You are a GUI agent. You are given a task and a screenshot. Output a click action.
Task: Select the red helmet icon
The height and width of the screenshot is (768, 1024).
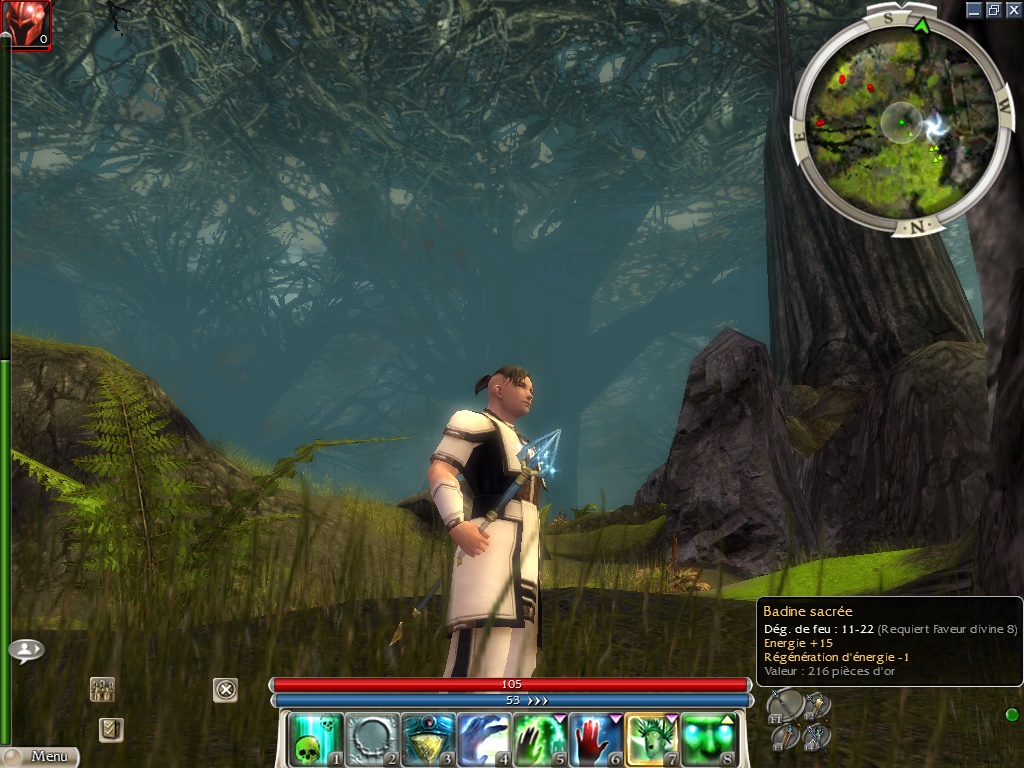point(26,24)
